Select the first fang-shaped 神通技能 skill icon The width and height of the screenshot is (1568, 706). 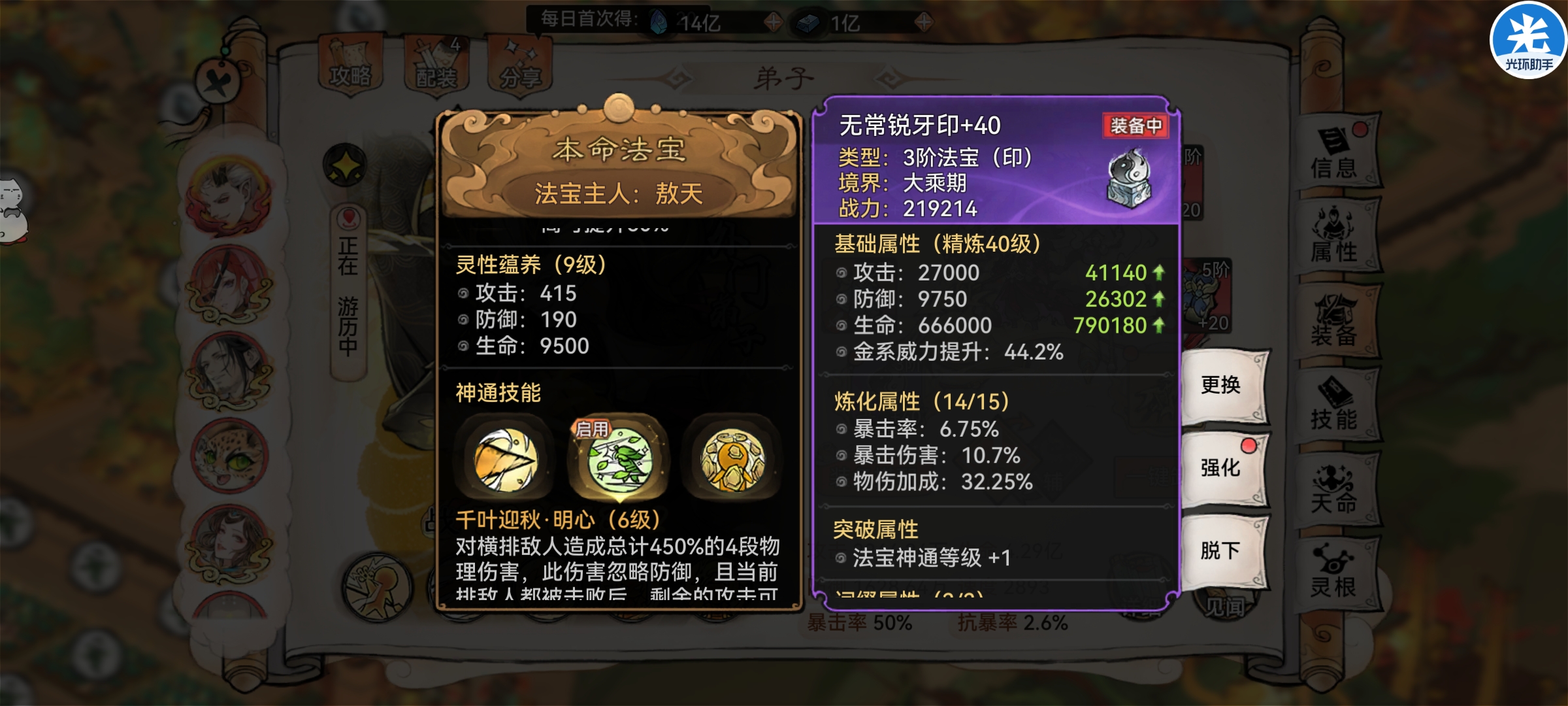pos(506,460)
